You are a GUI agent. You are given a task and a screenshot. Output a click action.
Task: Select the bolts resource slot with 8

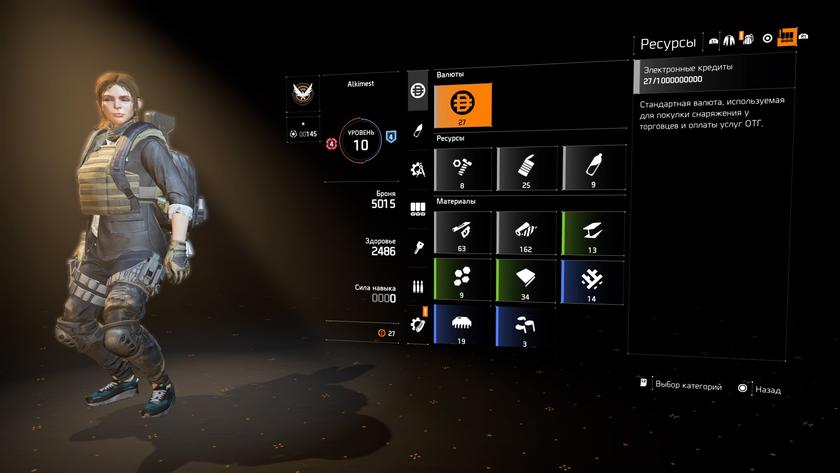click(463, 168)
